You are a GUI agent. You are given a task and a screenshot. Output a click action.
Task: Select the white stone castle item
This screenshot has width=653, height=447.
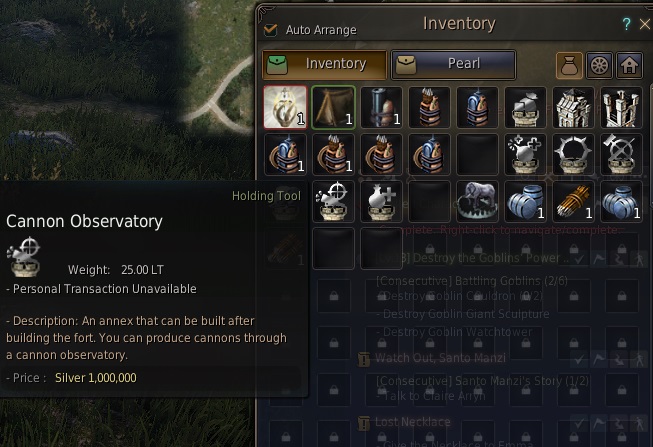tap(622, 107)
